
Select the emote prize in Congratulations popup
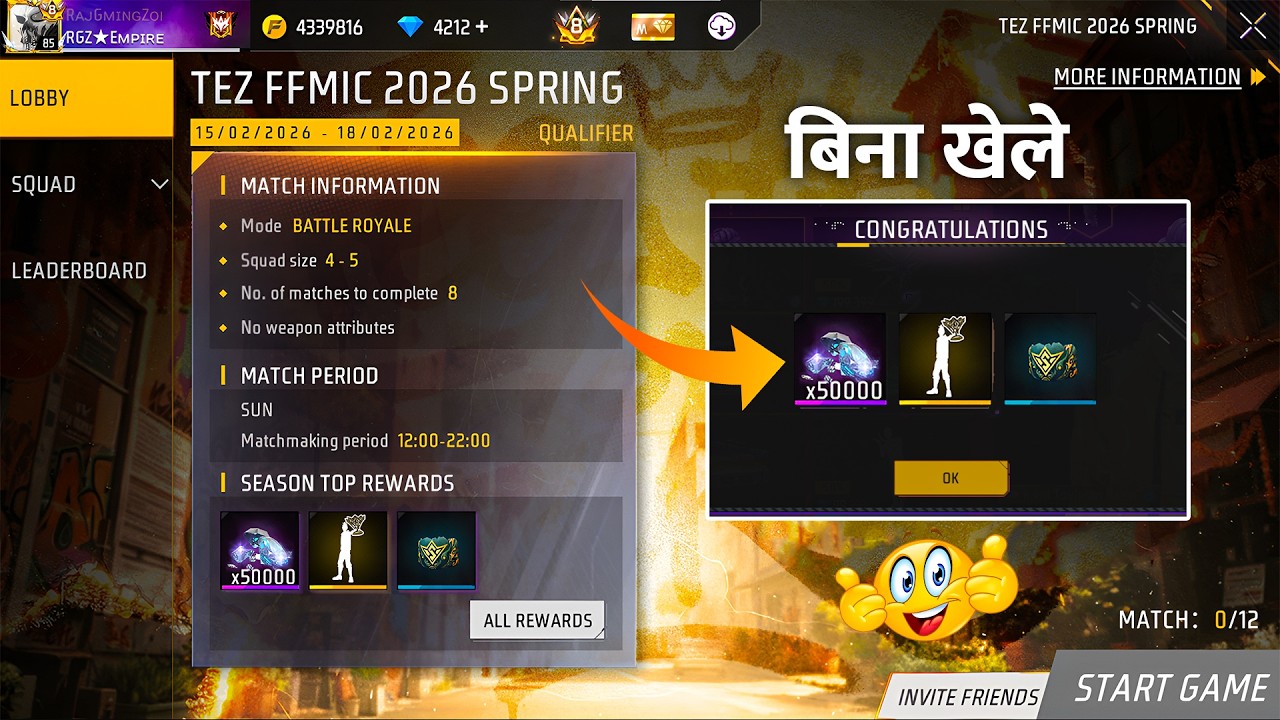pyautogui.click(x=945, y=358)
